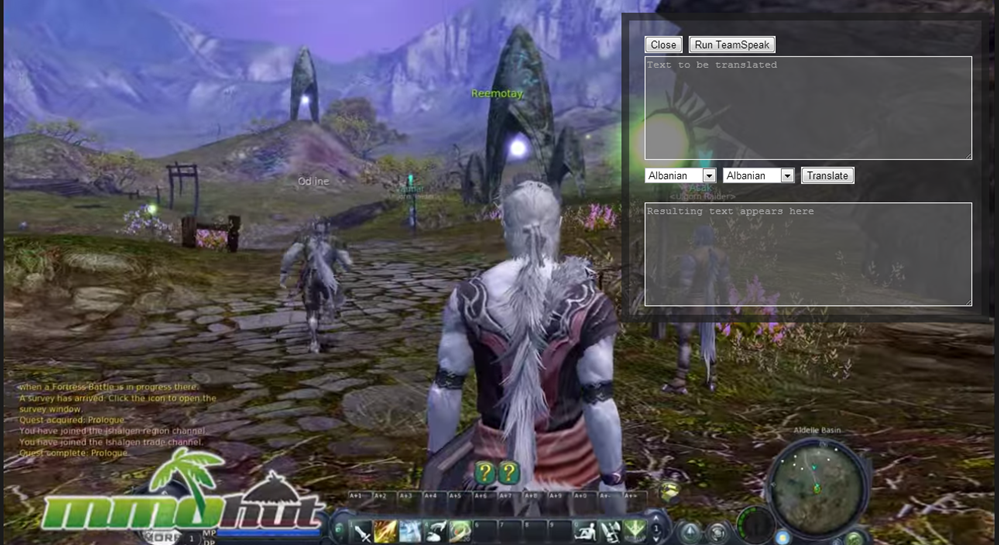Select the seated figure rest icon
999x545 pixels.
[x=586, y=531]
